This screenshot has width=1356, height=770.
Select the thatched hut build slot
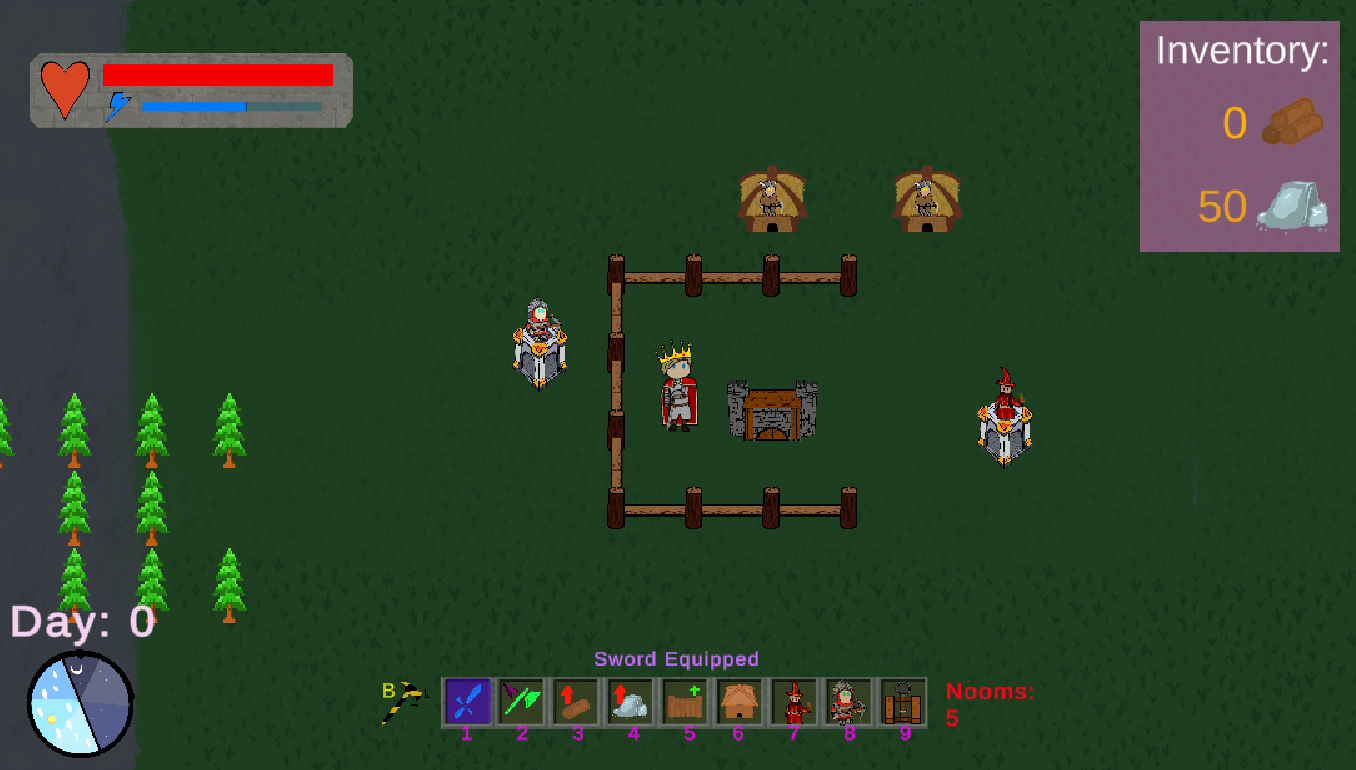tap(740, 701)
